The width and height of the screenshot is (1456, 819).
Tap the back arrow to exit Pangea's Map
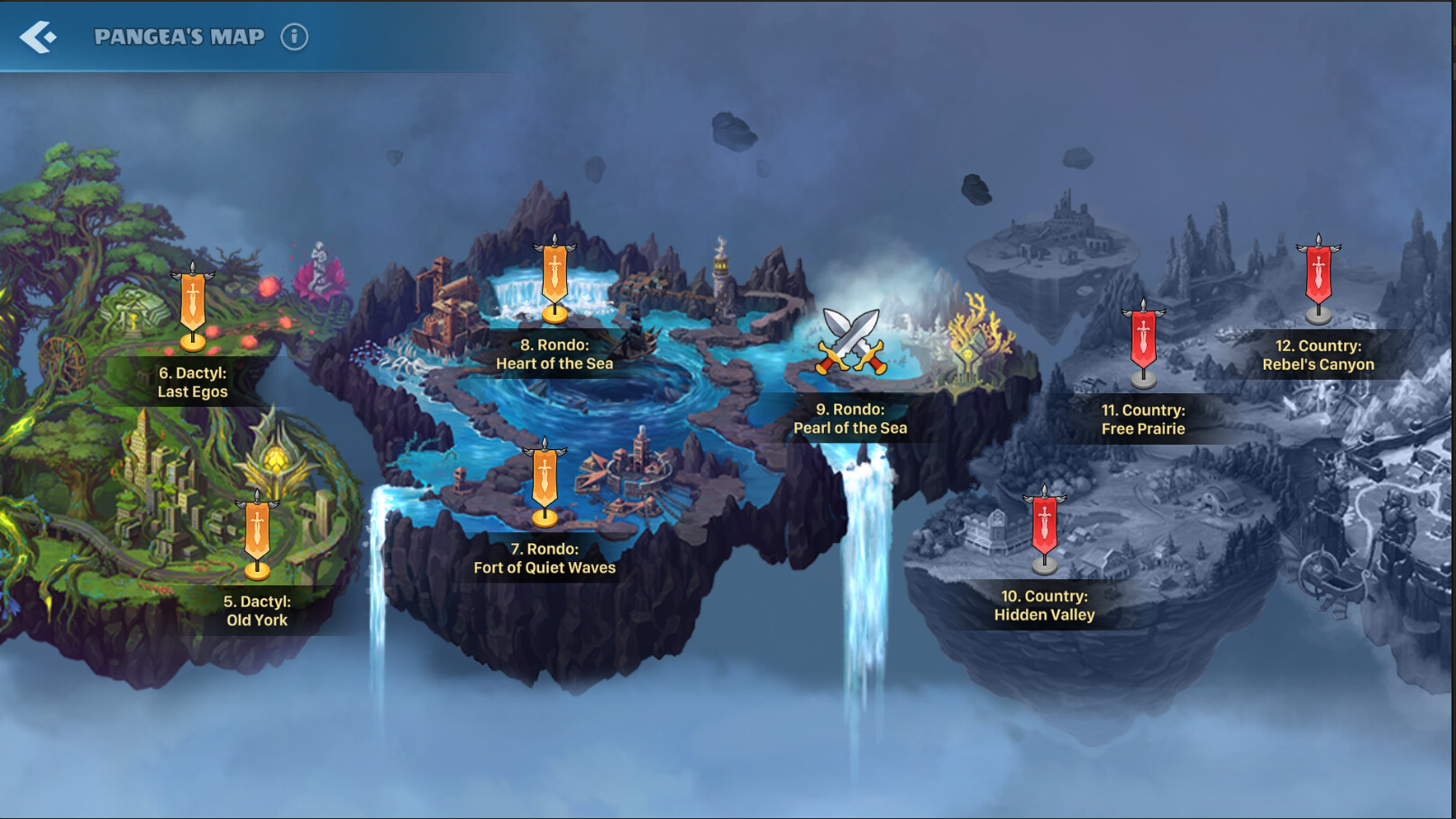[x=37, y=37]
